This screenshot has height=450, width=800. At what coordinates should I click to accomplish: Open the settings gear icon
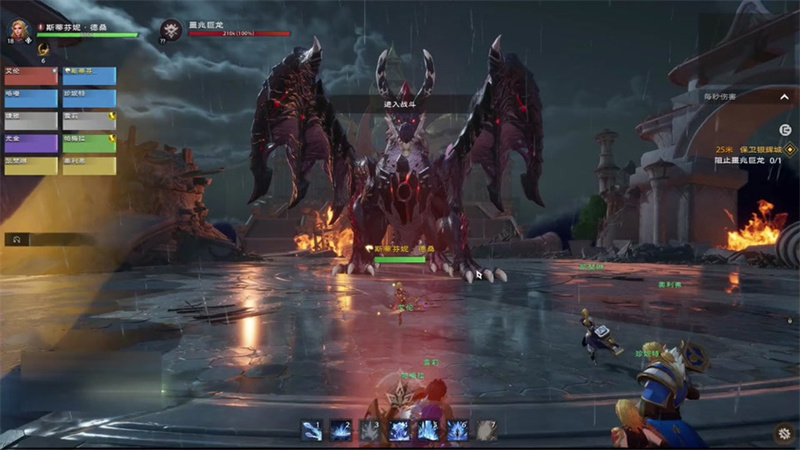(x=783, y=433)
